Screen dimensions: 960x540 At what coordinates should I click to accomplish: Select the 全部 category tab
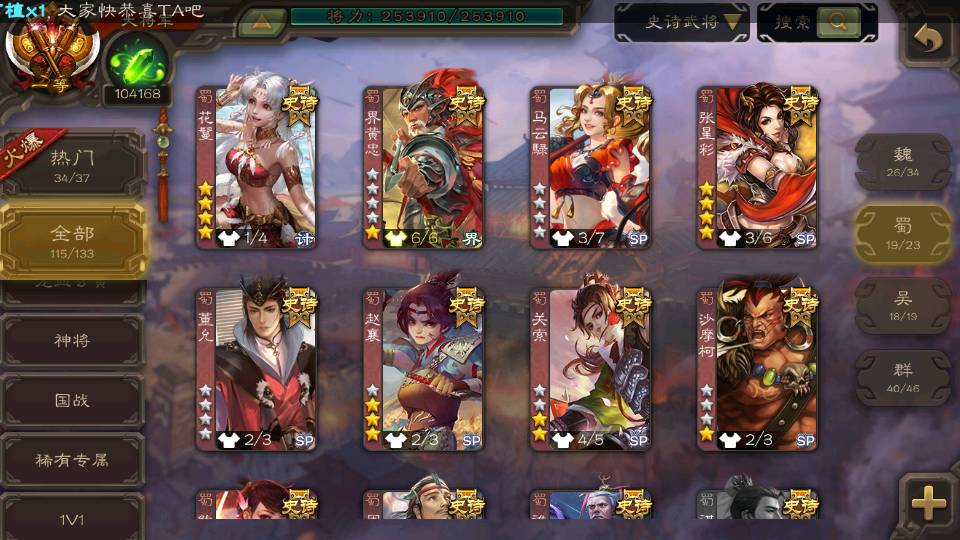click(72, 239)
